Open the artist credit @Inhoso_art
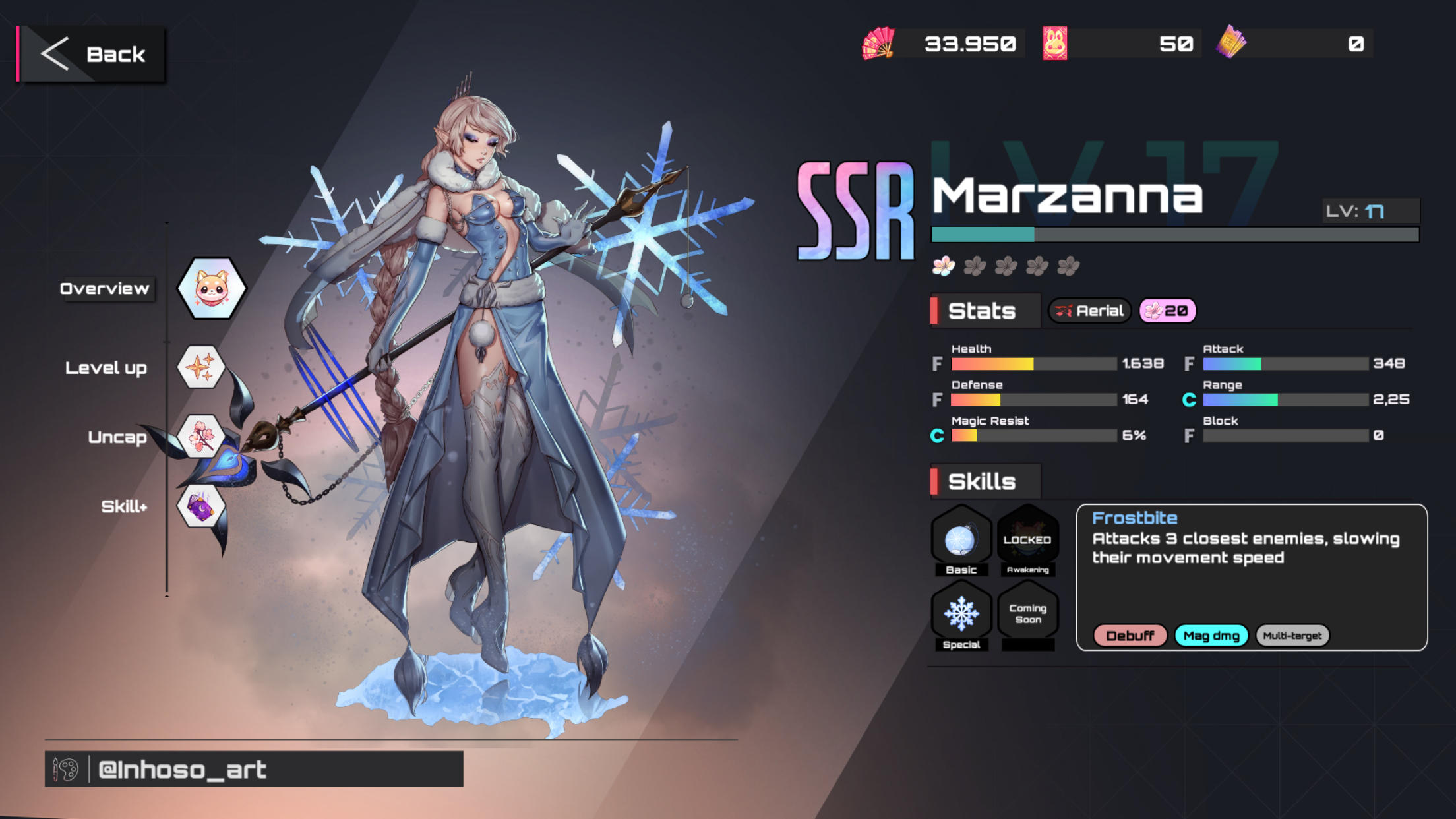This screenshot has height=819, width=1456. [x=254, y=769]
